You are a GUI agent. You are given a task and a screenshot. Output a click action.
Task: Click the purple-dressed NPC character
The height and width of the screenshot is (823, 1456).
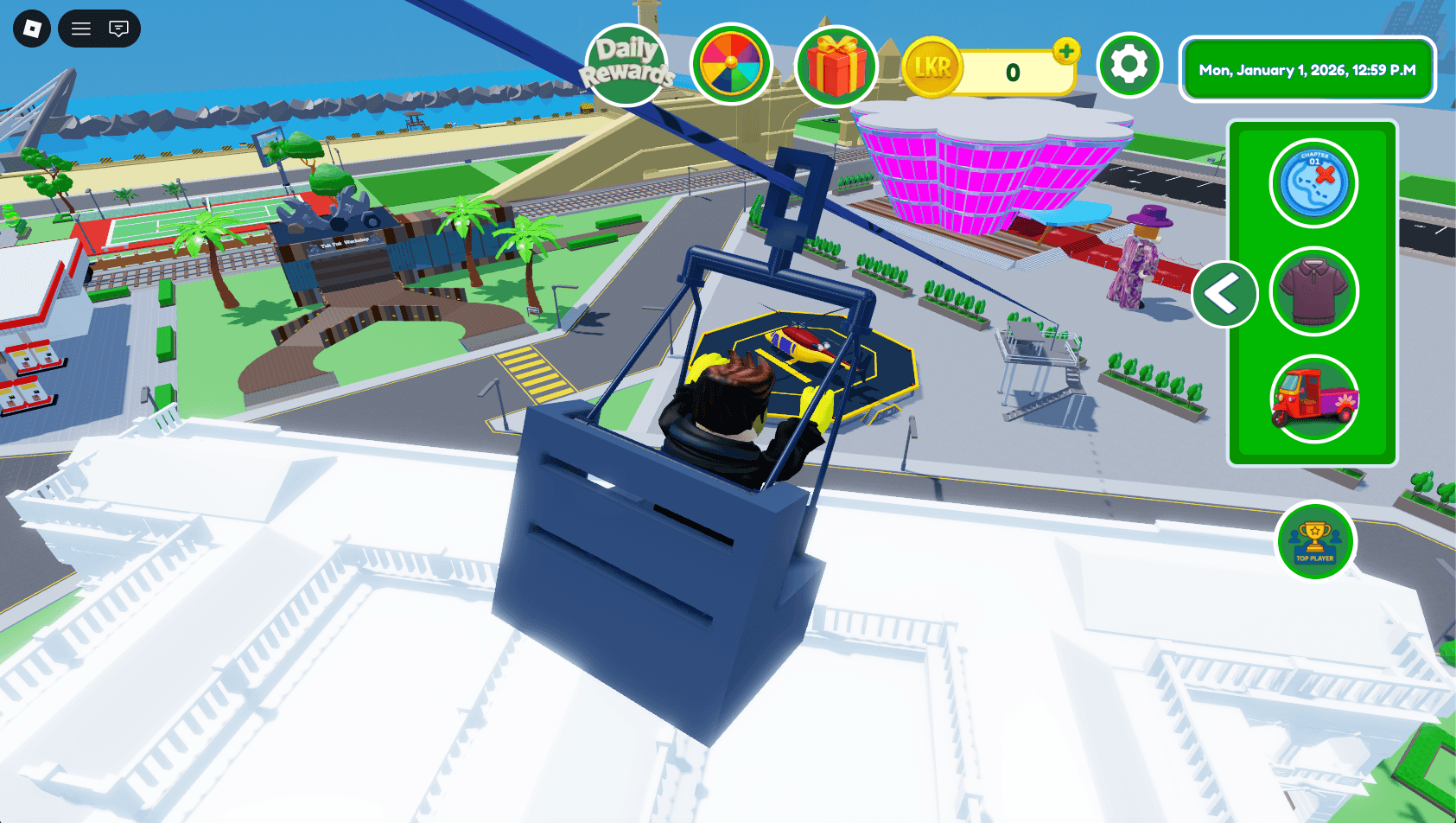pos(1138,259)
